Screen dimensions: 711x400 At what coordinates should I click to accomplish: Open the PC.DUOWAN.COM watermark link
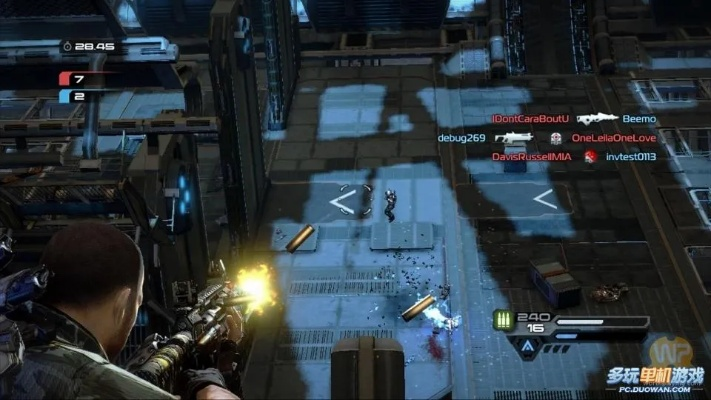coord(654,387)
